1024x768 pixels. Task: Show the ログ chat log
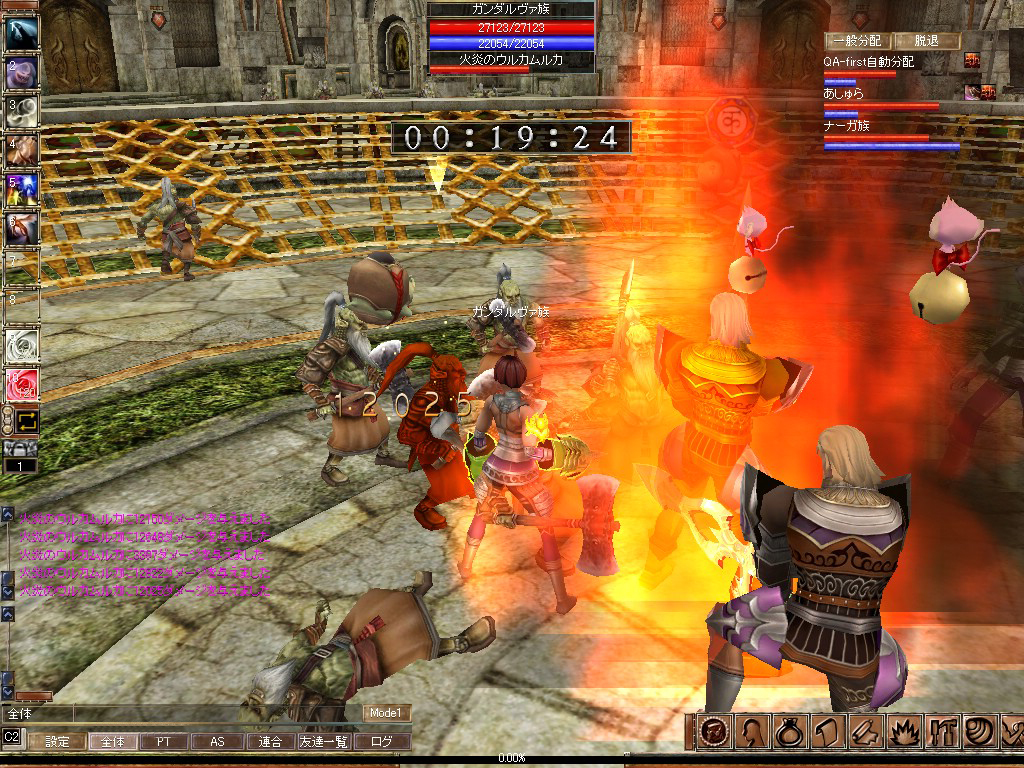point(382,742)
